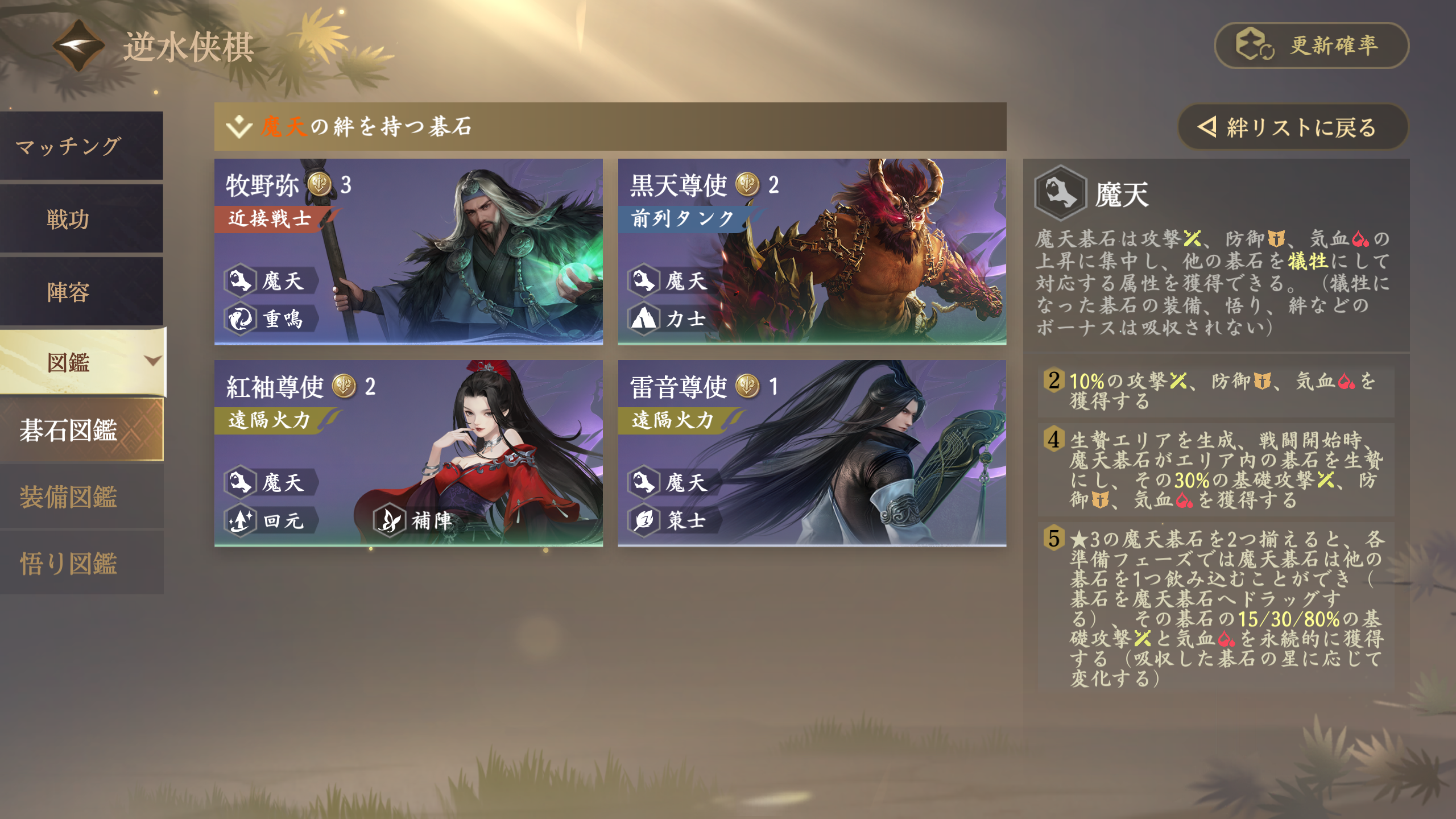Tap the 補陣 bond tag on 紅袖尊使

tap(419, 520)
